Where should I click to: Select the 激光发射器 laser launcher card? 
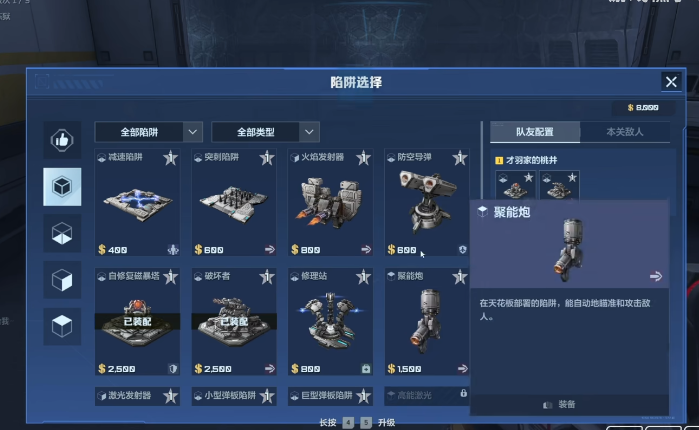point(138,397)
